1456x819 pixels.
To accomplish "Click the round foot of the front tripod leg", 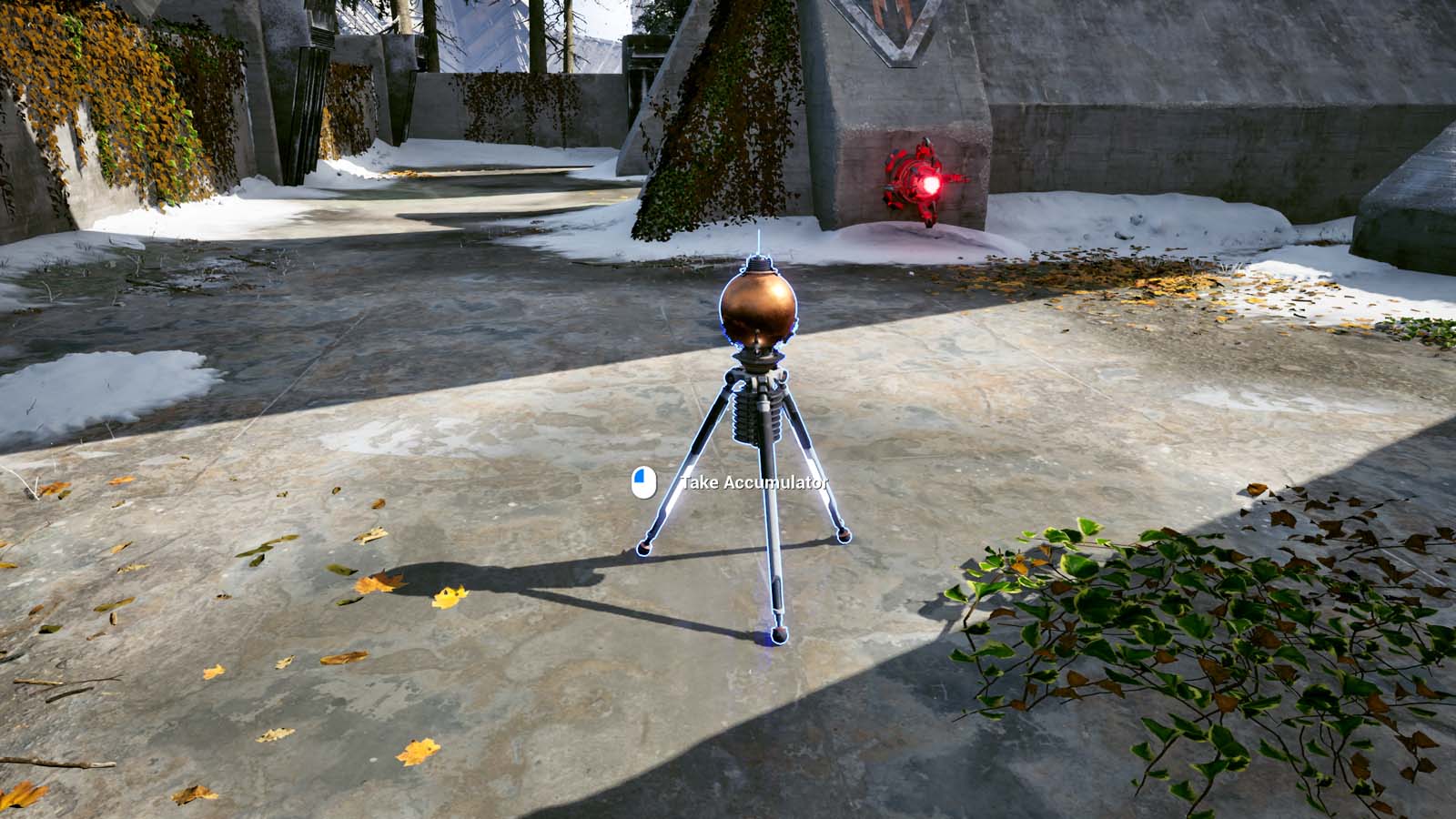I will coord(778,632).
